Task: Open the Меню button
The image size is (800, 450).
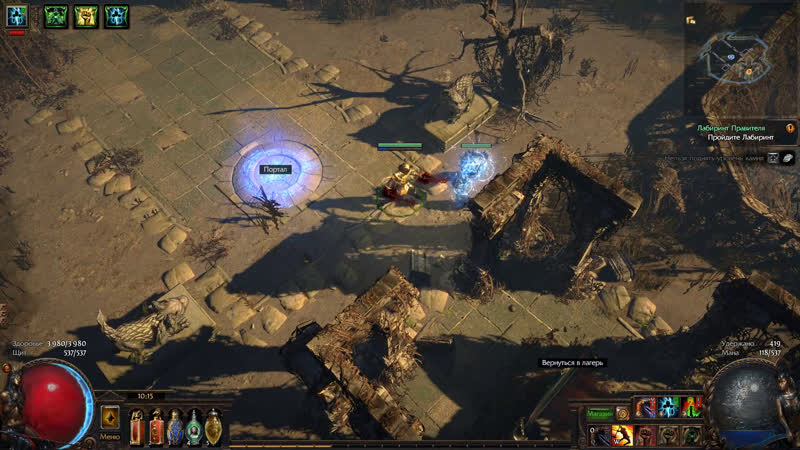Action: coord(110,436)
